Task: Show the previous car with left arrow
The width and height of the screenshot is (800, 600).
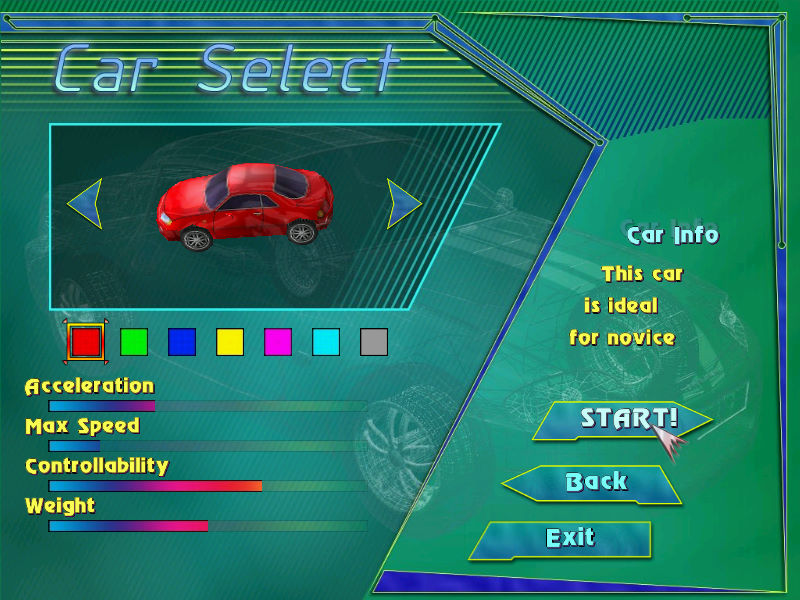Action: (85, 204)
